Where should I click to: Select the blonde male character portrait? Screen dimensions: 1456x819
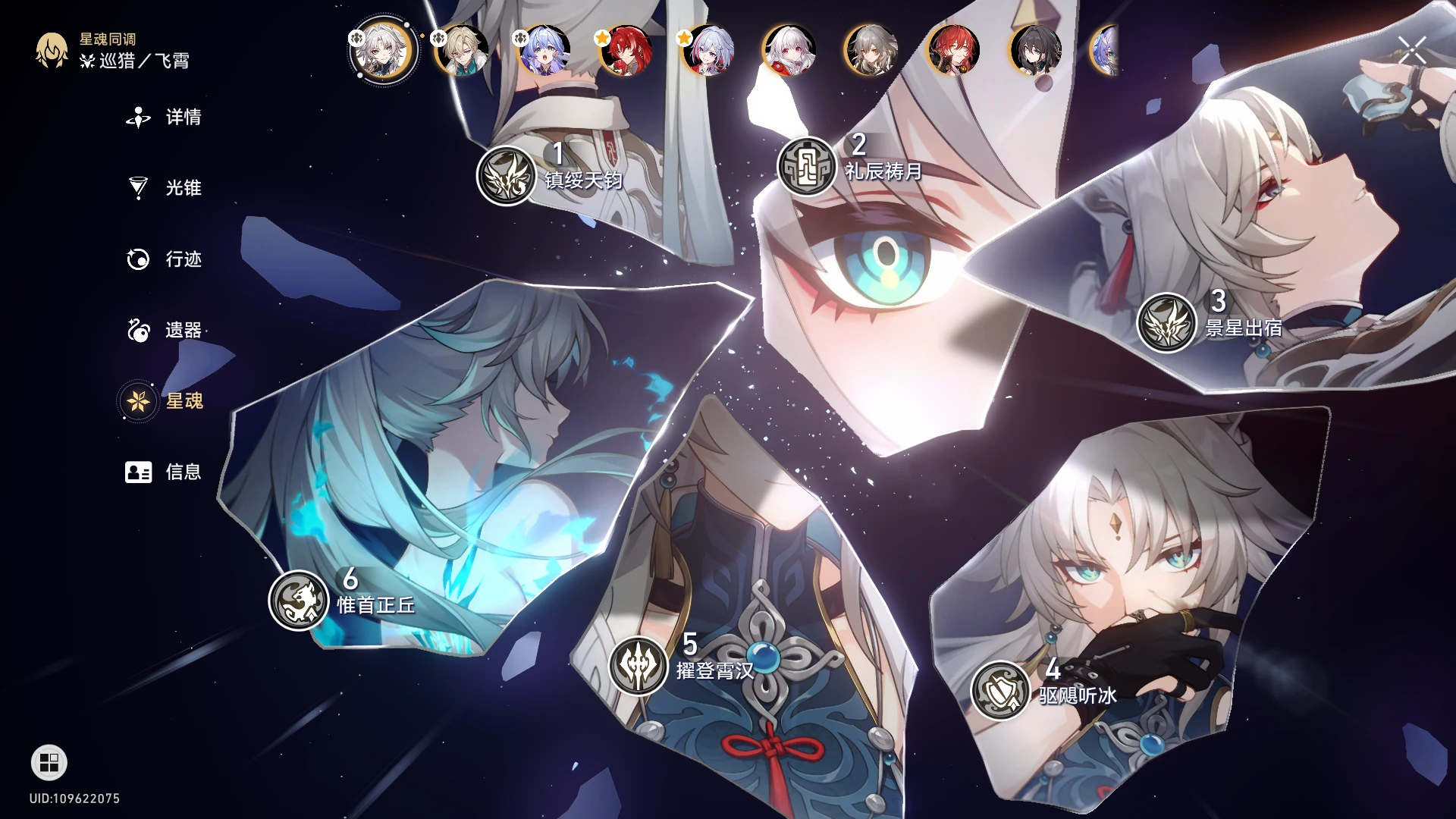point(463,51)
